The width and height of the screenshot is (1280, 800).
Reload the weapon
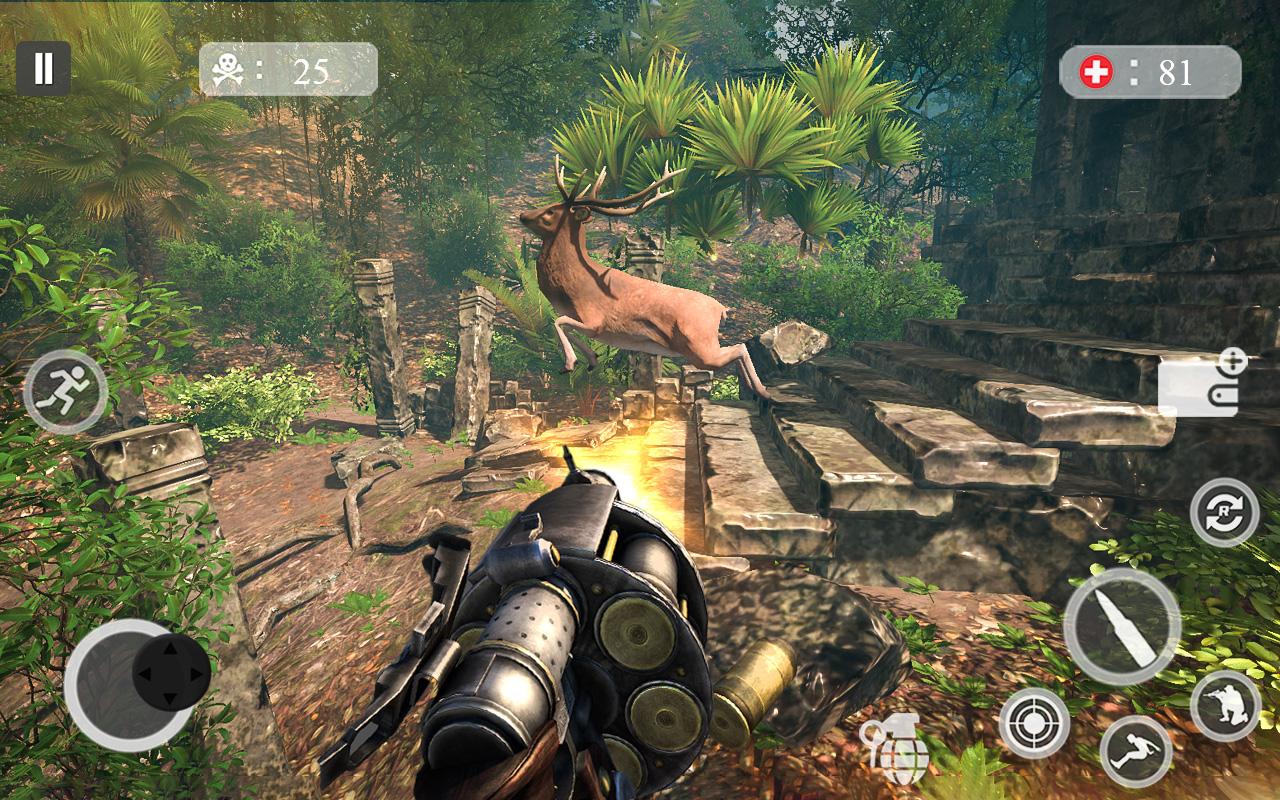(x=1224, y=512)
